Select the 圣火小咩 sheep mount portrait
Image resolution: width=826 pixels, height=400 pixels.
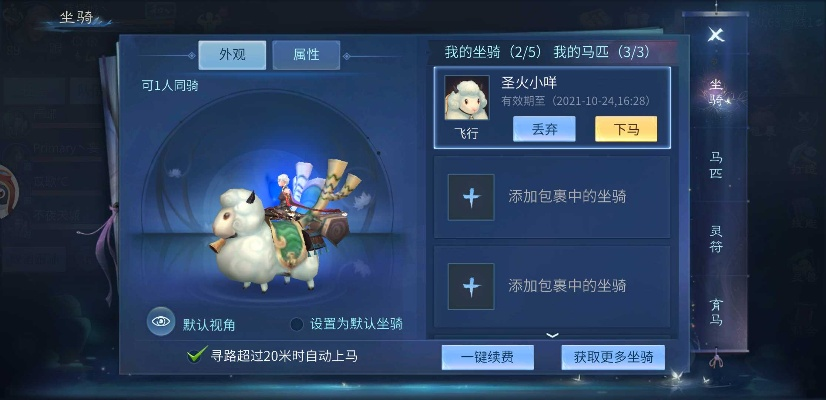(x=467, y=99)
